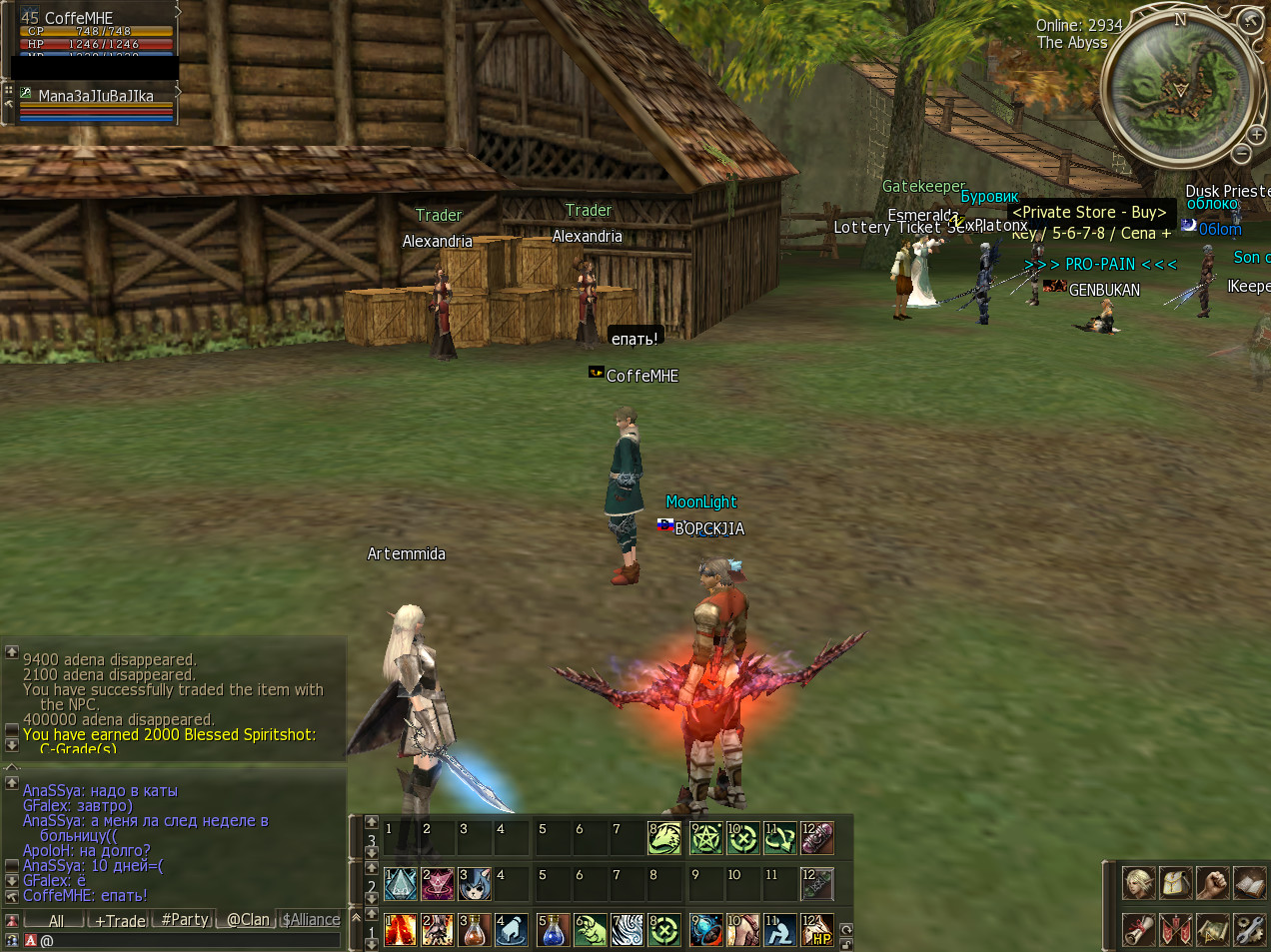
Task: Open the inventory backpack icon
Action: [x=1176, y=883]
